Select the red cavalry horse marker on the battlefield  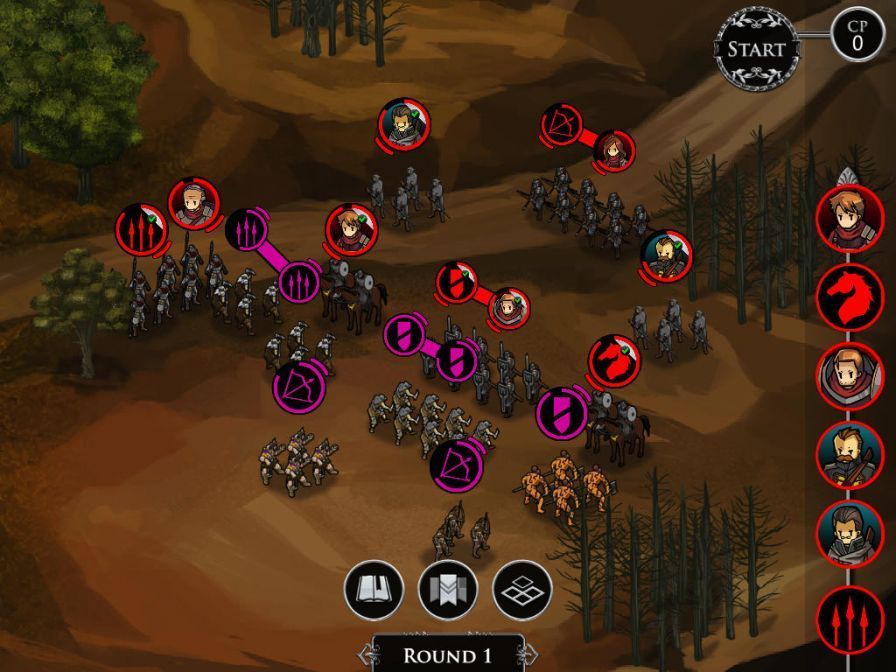pyautogui.click(x=613, y=361)
